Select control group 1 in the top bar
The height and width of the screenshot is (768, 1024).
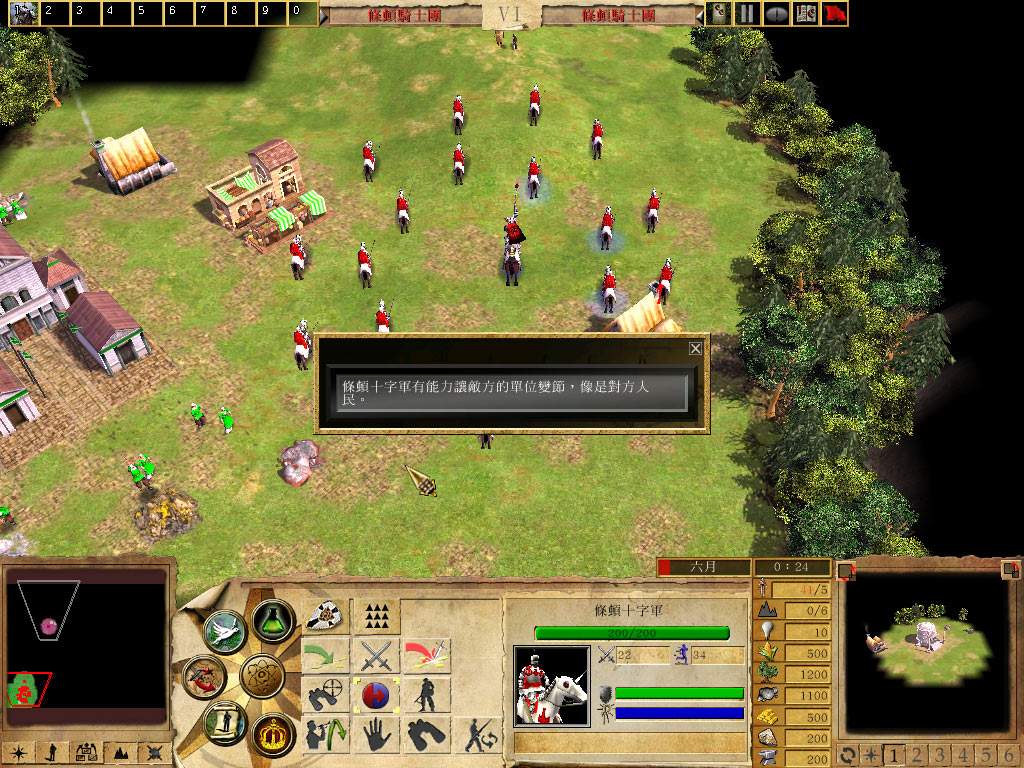[23, 13]
